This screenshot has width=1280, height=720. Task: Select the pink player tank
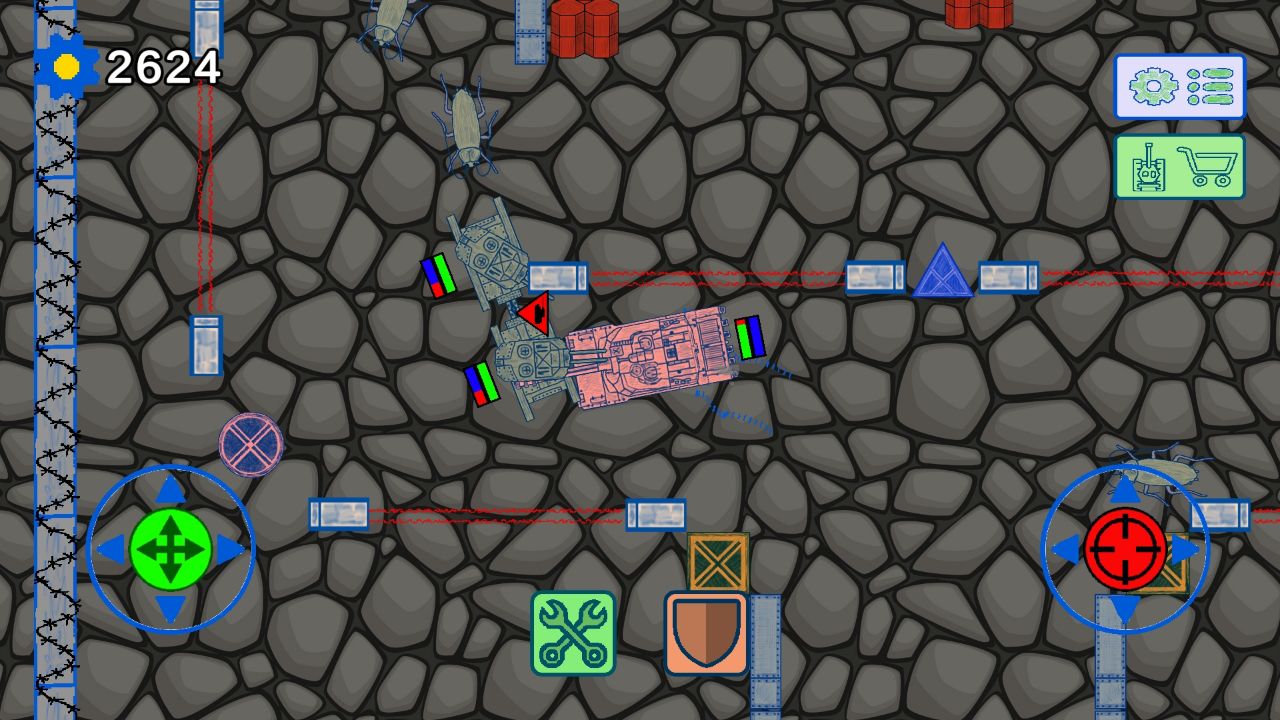[650, 358]
